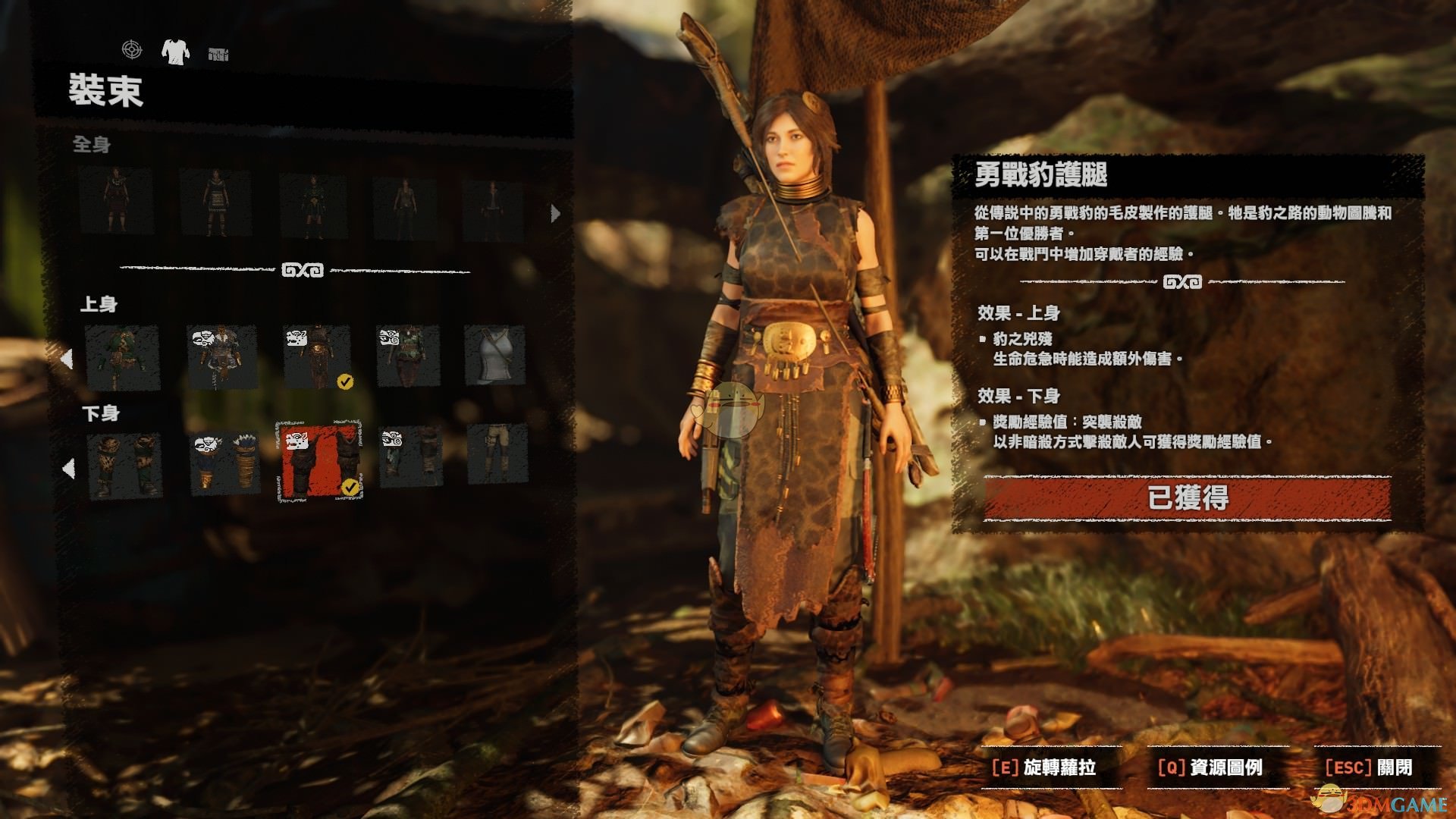
Task: Click the 旋轉蘿拉 rotate Lara option
Action: (x=1043, y=767)
